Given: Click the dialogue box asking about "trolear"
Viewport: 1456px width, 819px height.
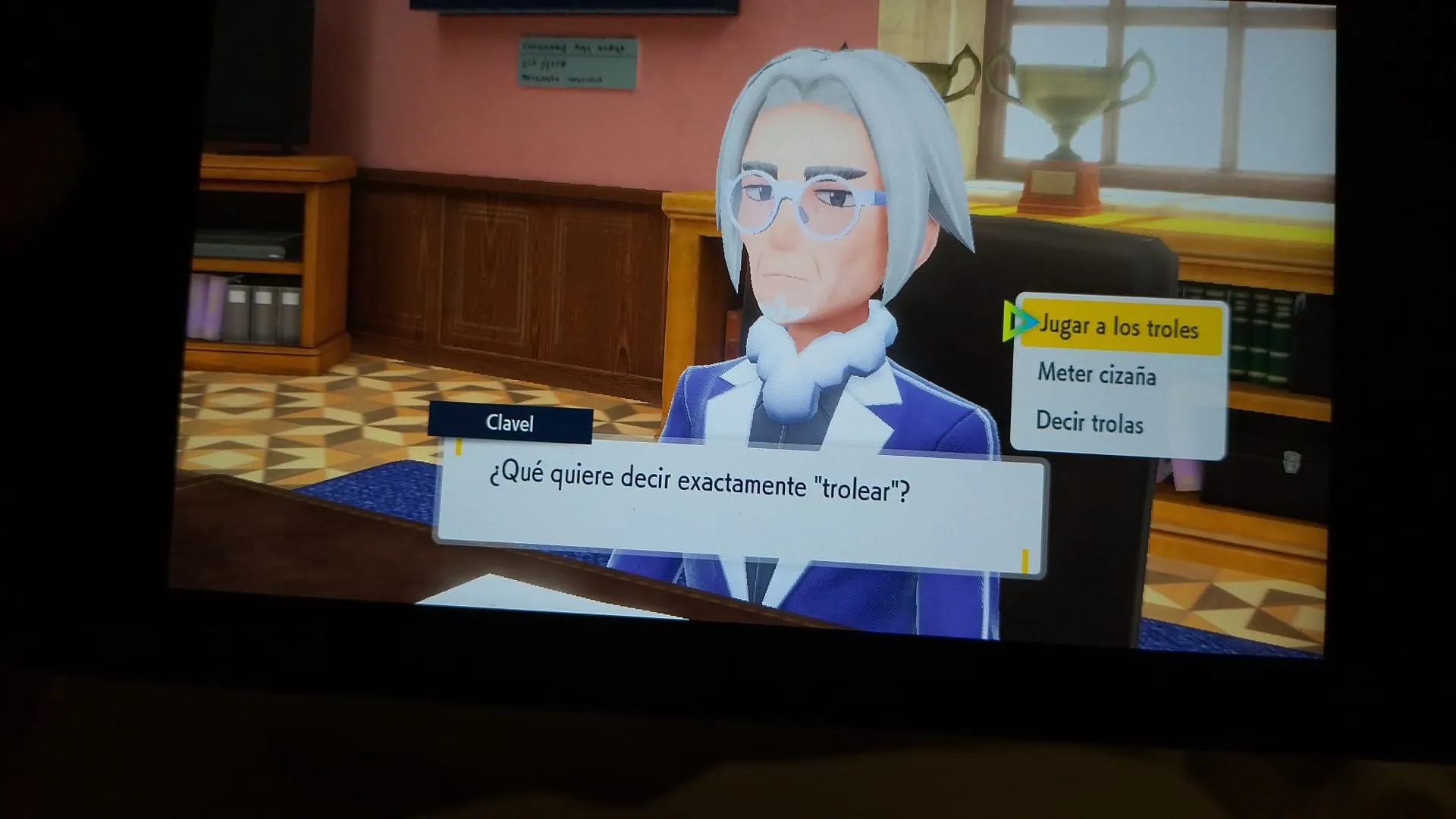Looking at the screenshot, I should (x=743, y=493).
